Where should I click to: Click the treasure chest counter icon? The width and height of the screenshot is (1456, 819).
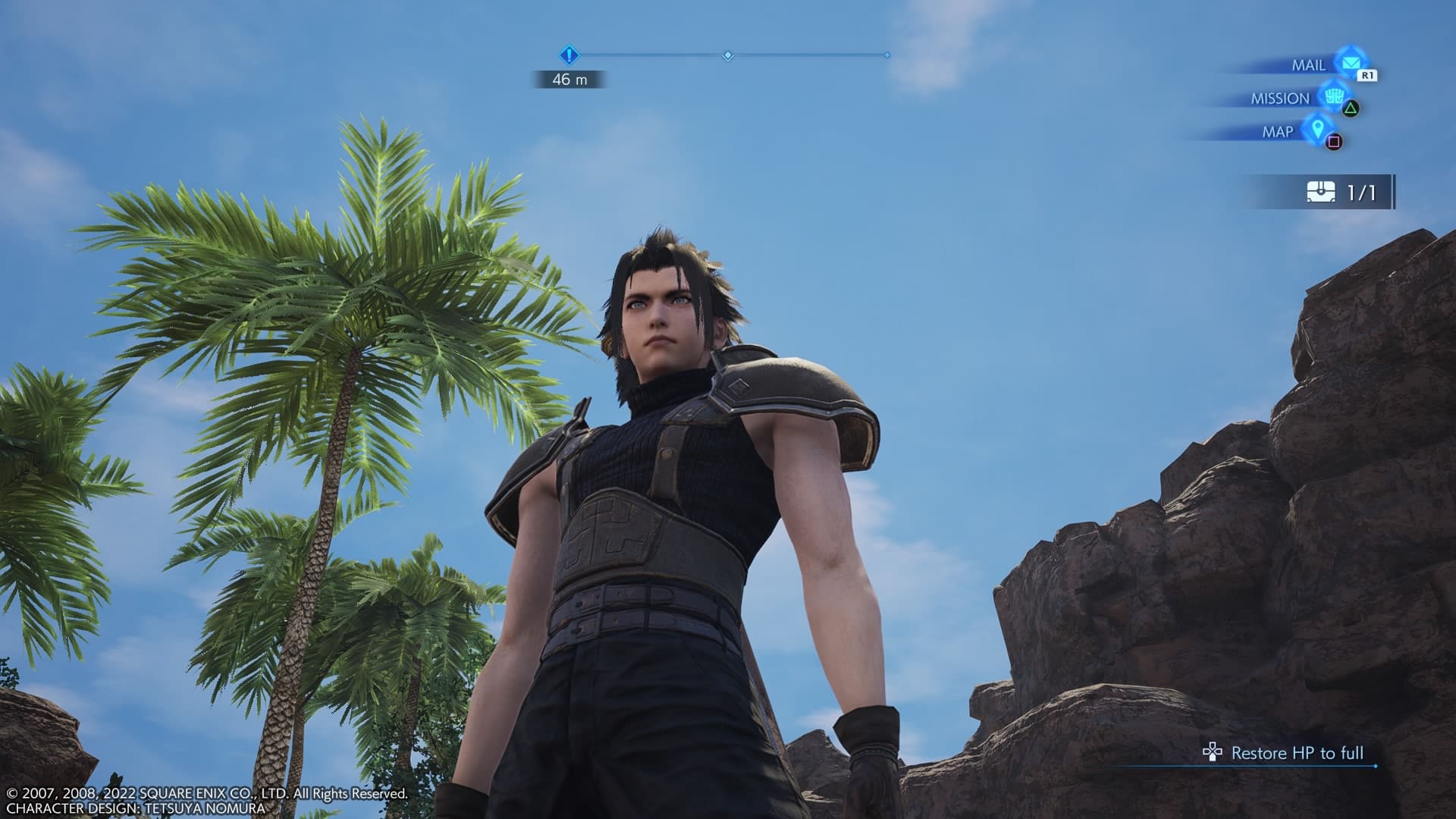tap(1321, 193)
